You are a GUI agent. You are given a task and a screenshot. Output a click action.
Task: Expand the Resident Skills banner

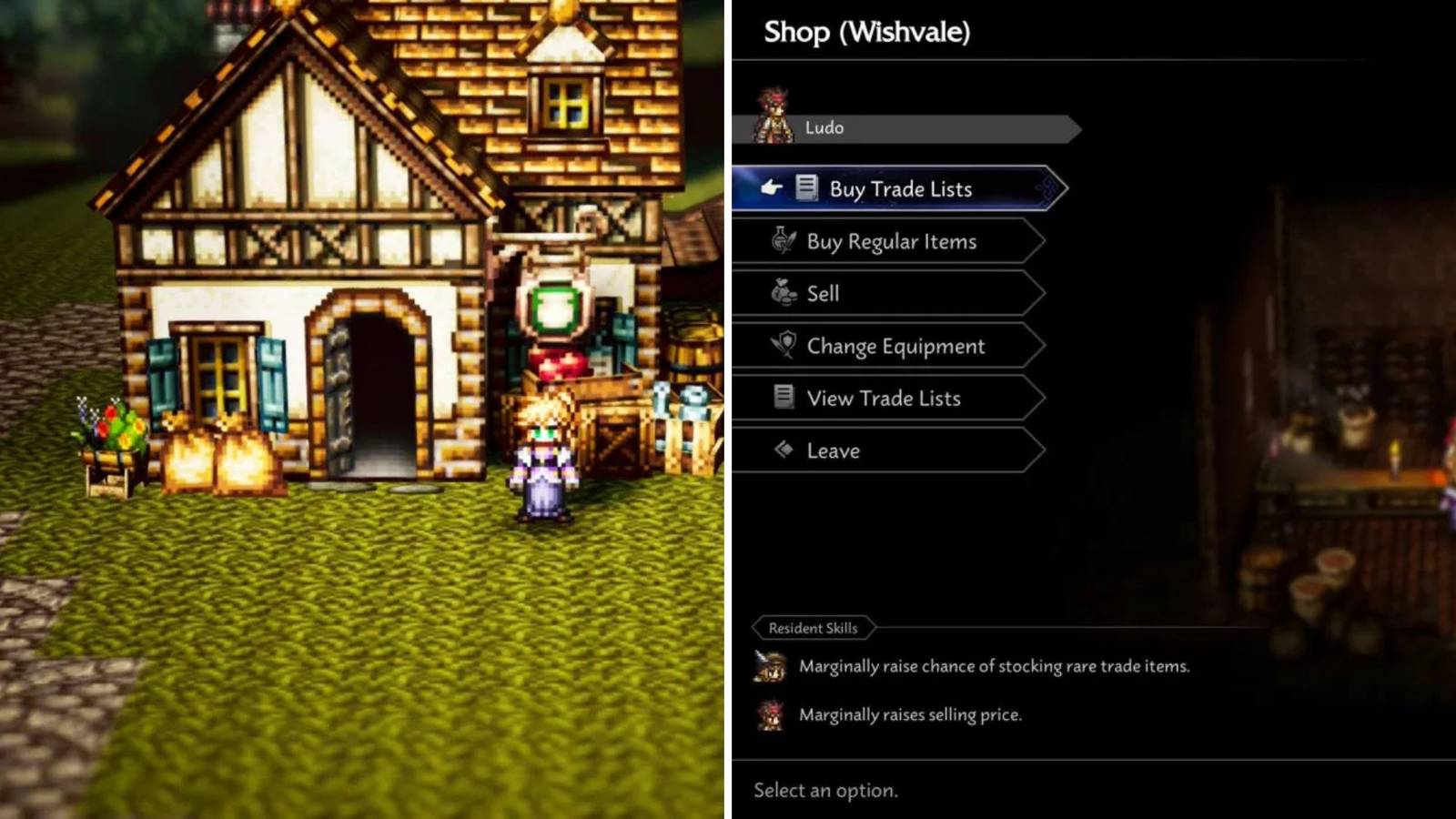813,628
